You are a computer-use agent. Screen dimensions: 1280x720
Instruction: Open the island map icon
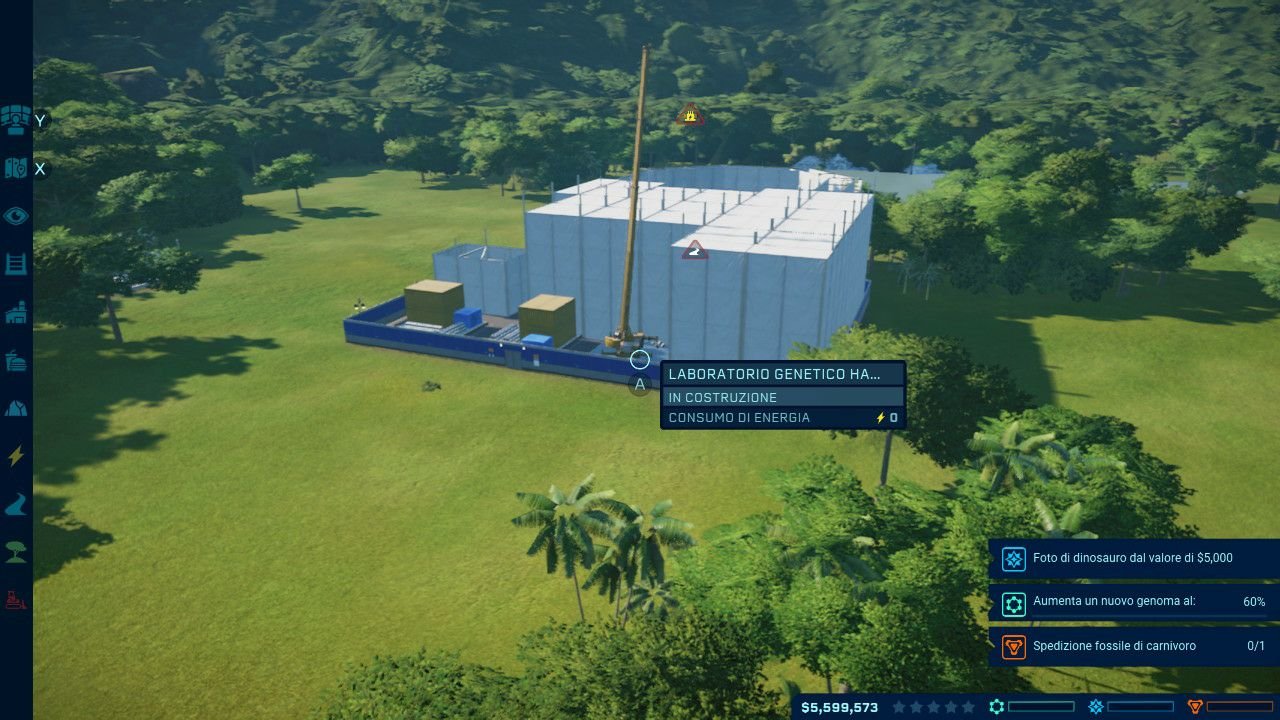pos(16,168)
